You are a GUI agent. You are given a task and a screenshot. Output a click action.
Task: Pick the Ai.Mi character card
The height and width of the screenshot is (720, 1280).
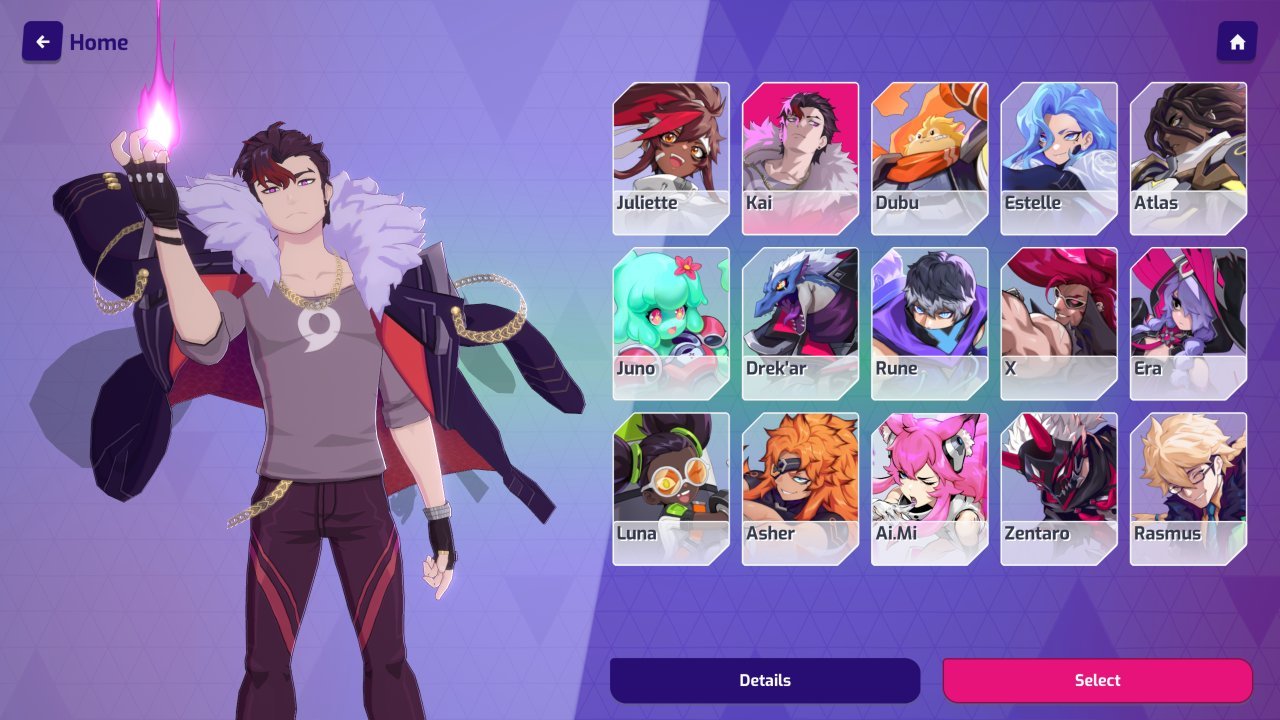click(x=929, y=488)
